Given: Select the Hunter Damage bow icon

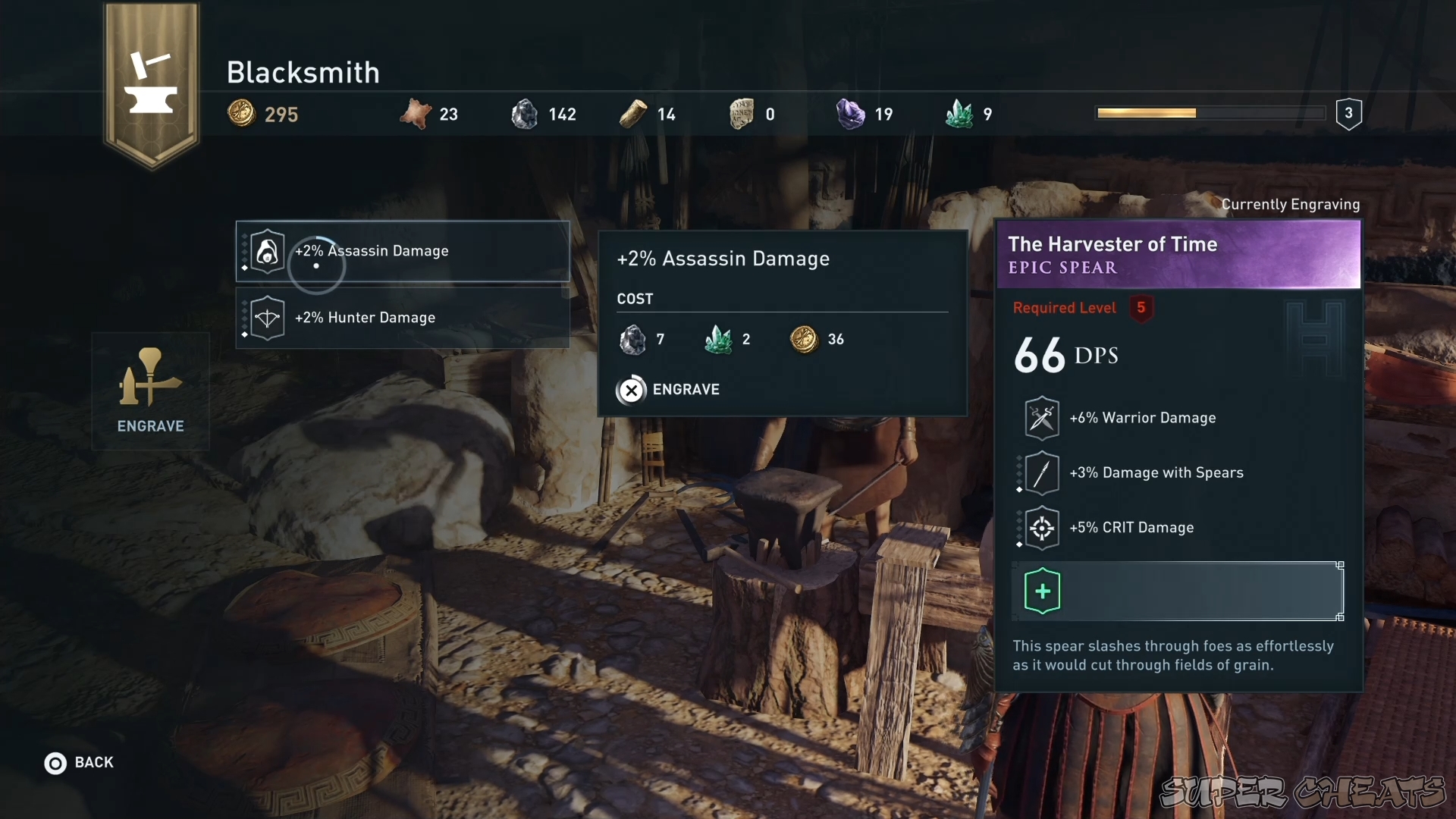Looking at the screenshot, I should [266, 318].
